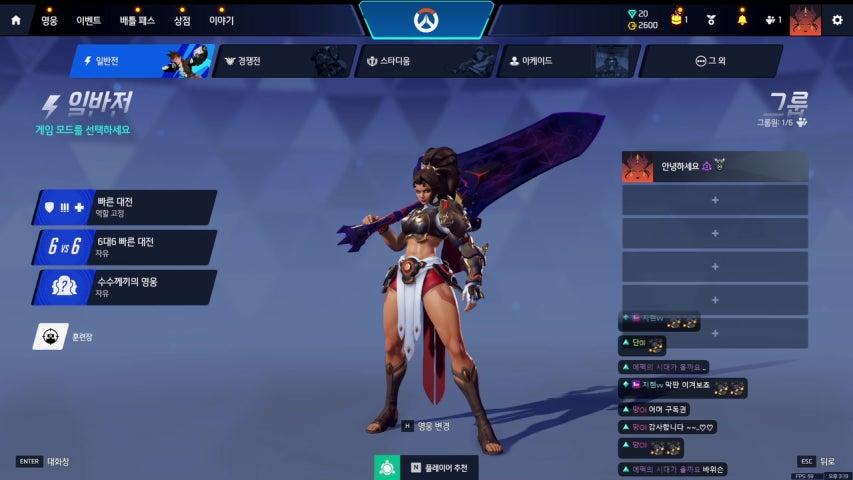Screen dimensions: 853x480
Task: Select 수수께끼의 영웅 mode
Action: tap(124, 287)
